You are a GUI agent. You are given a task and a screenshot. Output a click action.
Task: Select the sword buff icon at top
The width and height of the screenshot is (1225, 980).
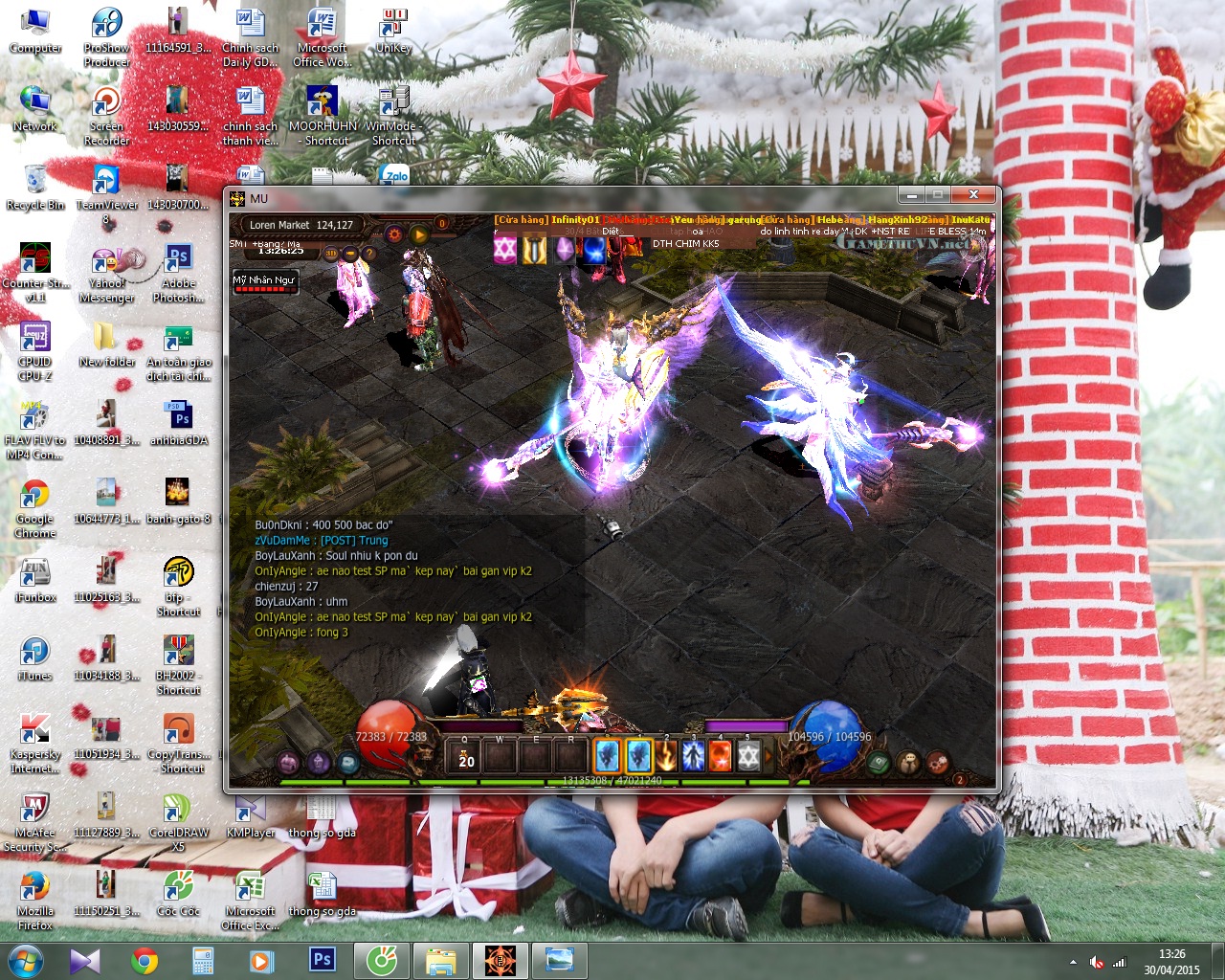[534, 251]
